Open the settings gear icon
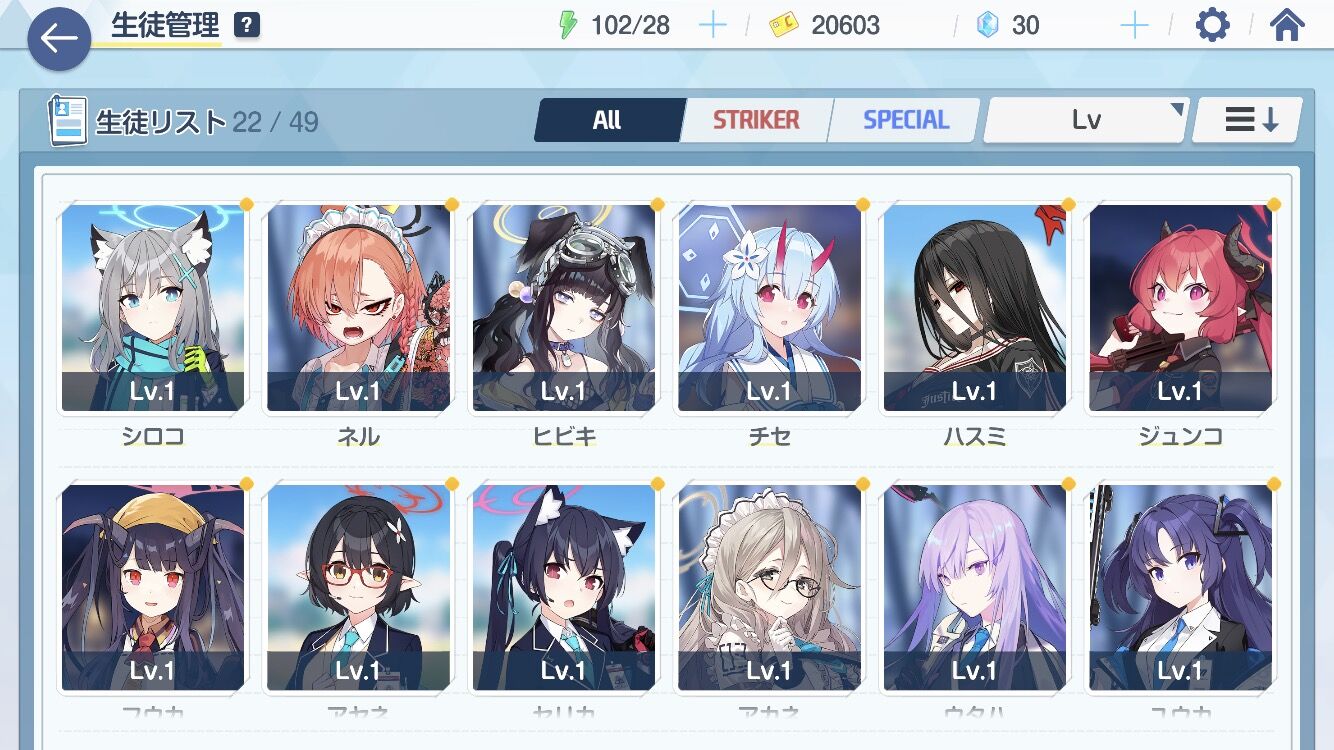The height and width of the screenshot is (750, 1334). (x=1212, y=25)
